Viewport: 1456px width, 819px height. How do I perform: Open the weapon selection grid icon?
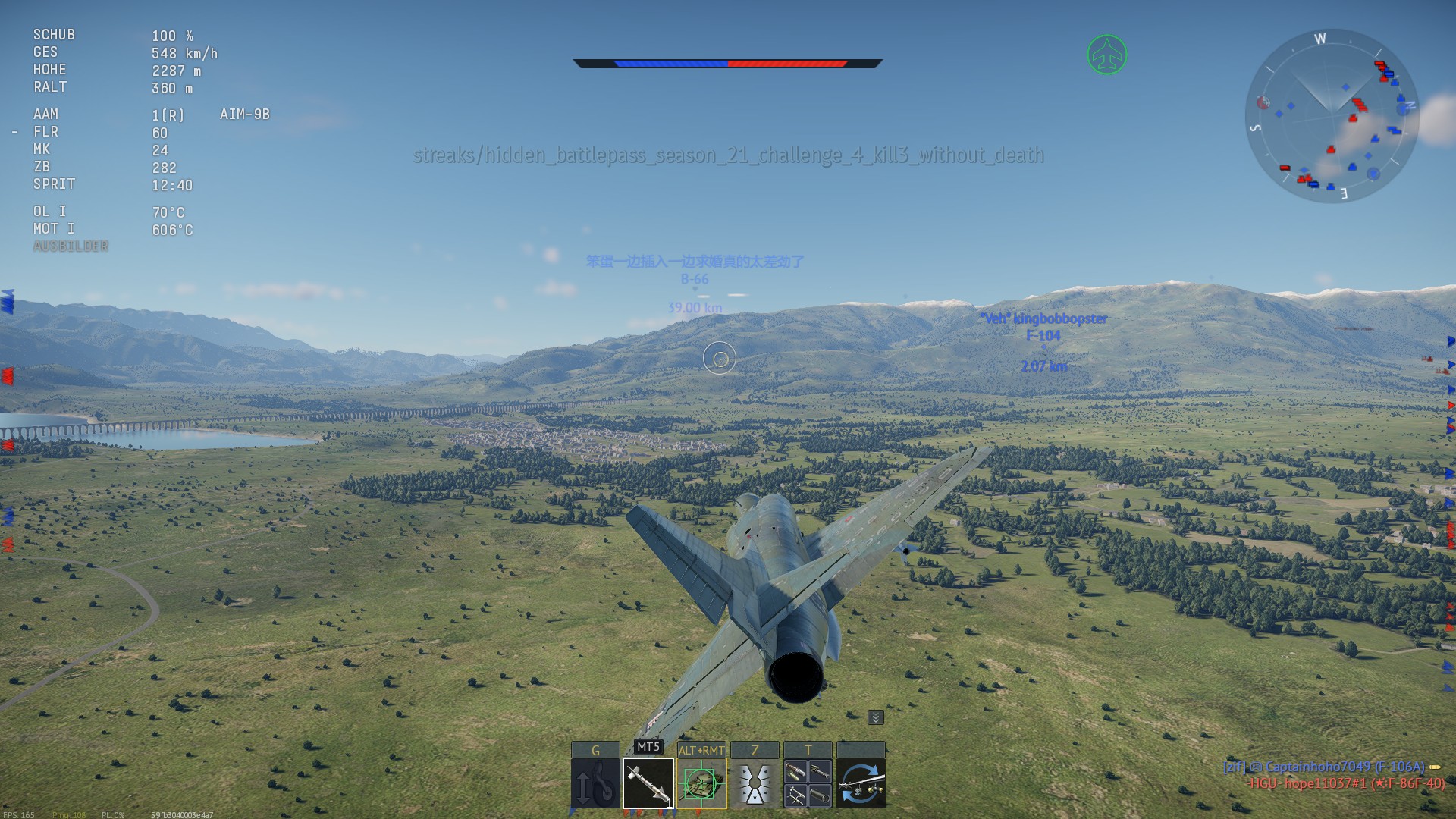pyautogui.click(x=808, y=783)
